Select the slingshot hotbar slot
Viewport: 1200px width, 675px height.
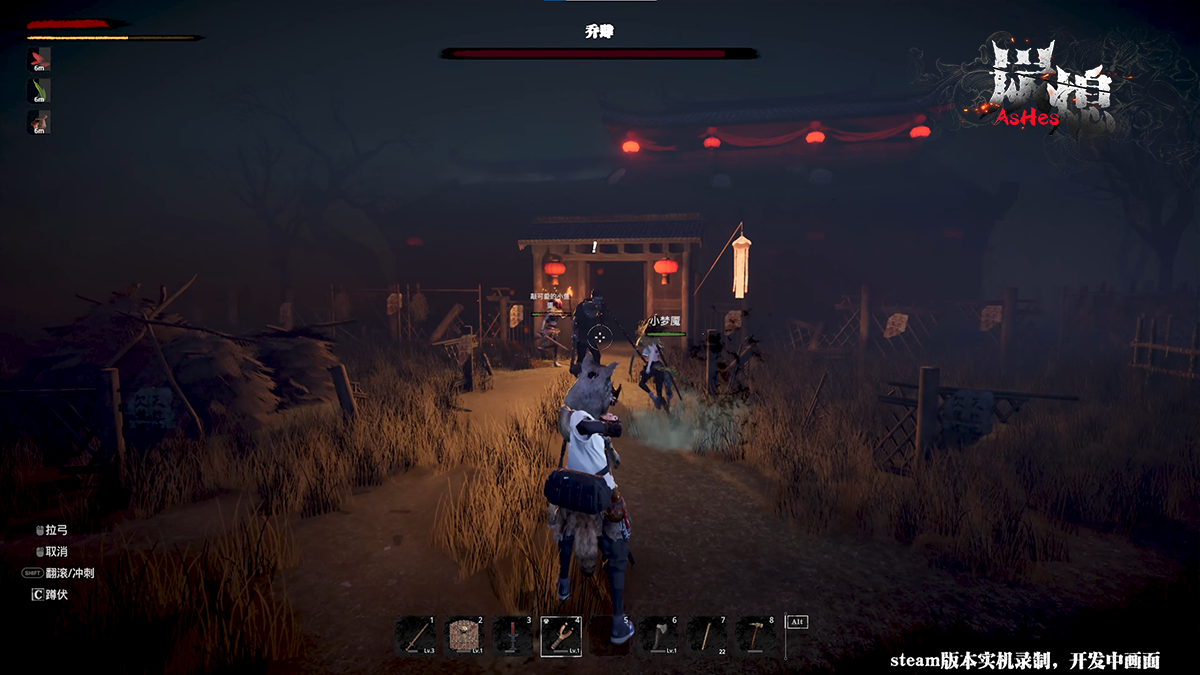coord(561,636)
